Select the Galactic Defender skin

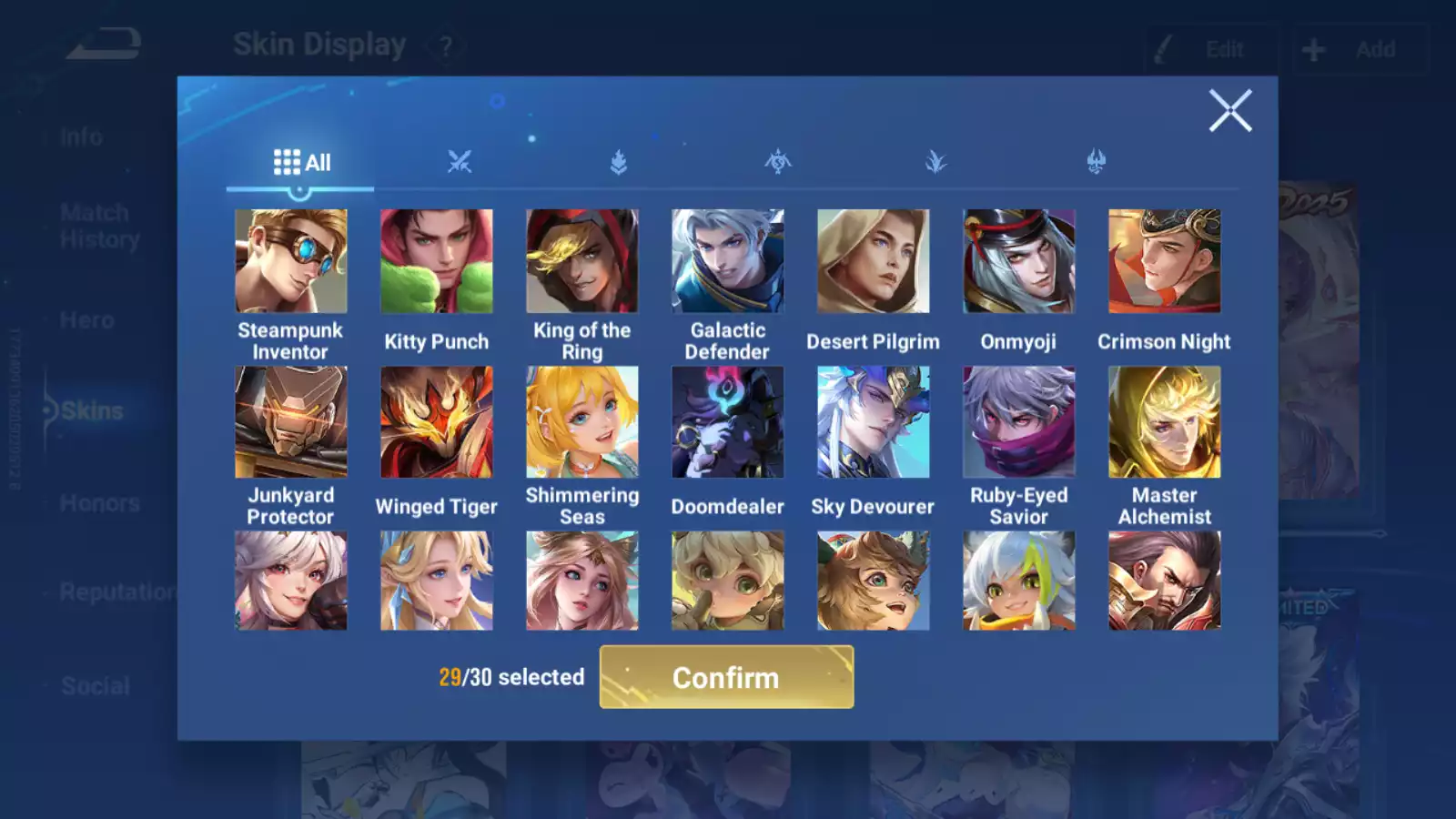(728, 262)
